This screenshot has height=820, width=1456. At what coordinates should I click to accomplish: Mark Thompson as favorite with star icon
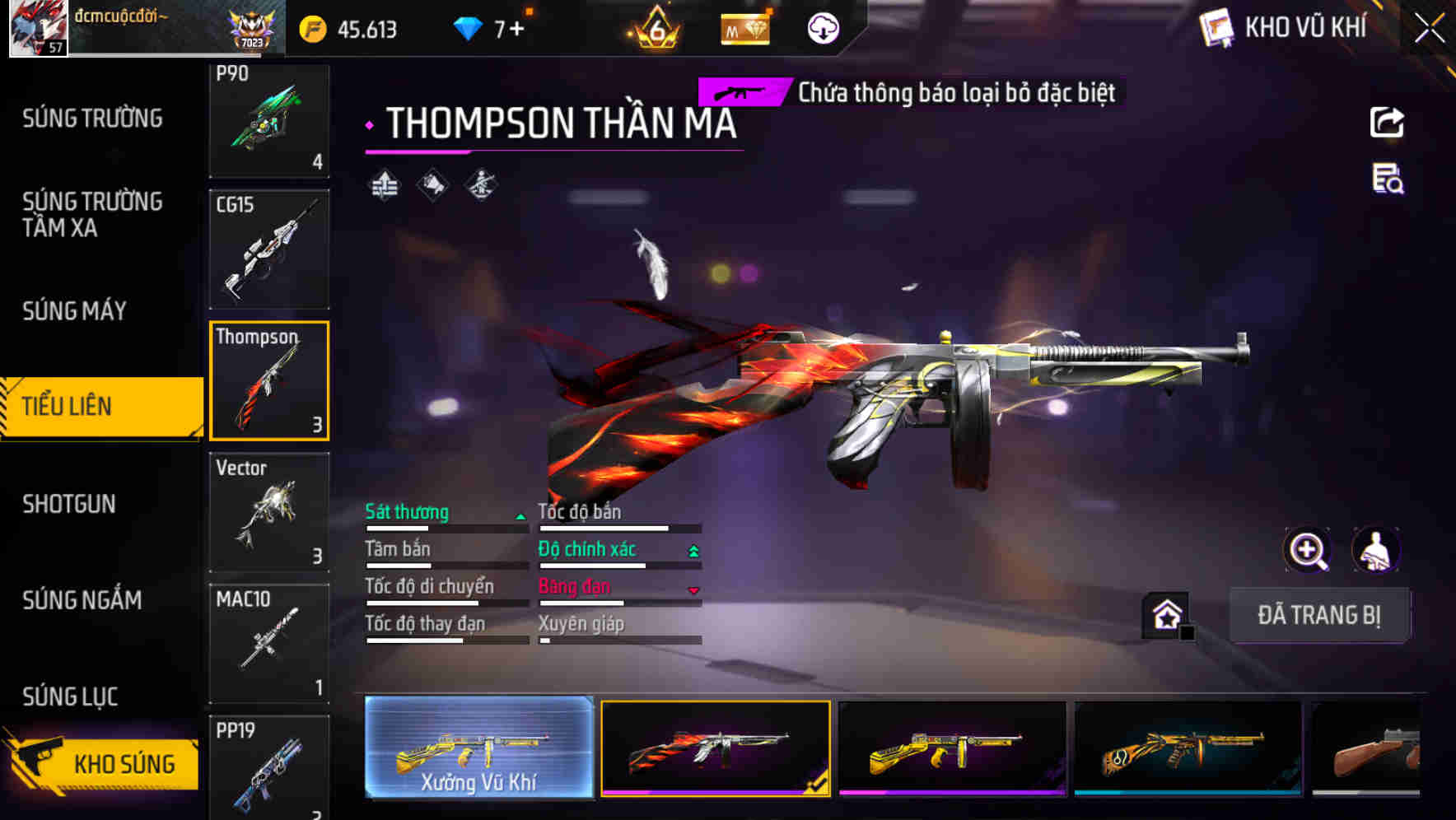[1165, 613]
